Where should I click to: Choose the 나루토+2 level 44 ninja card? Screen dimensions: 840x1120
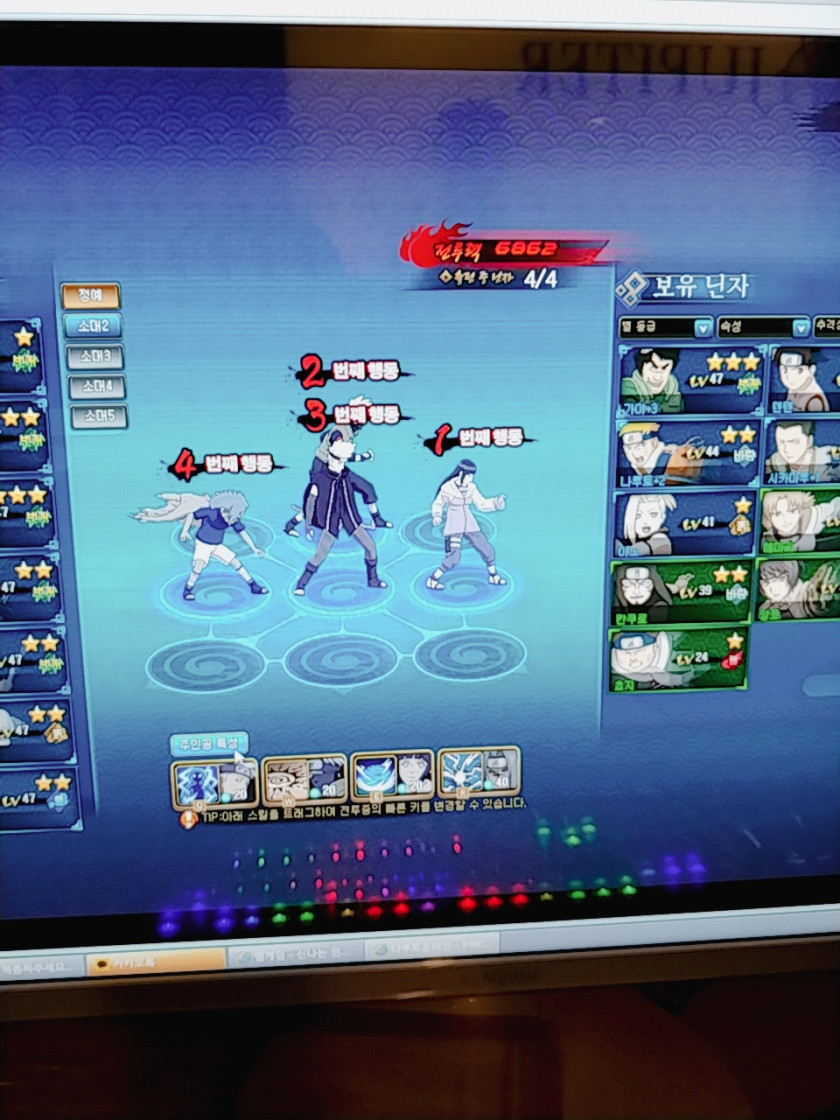(x=688, y=452)
